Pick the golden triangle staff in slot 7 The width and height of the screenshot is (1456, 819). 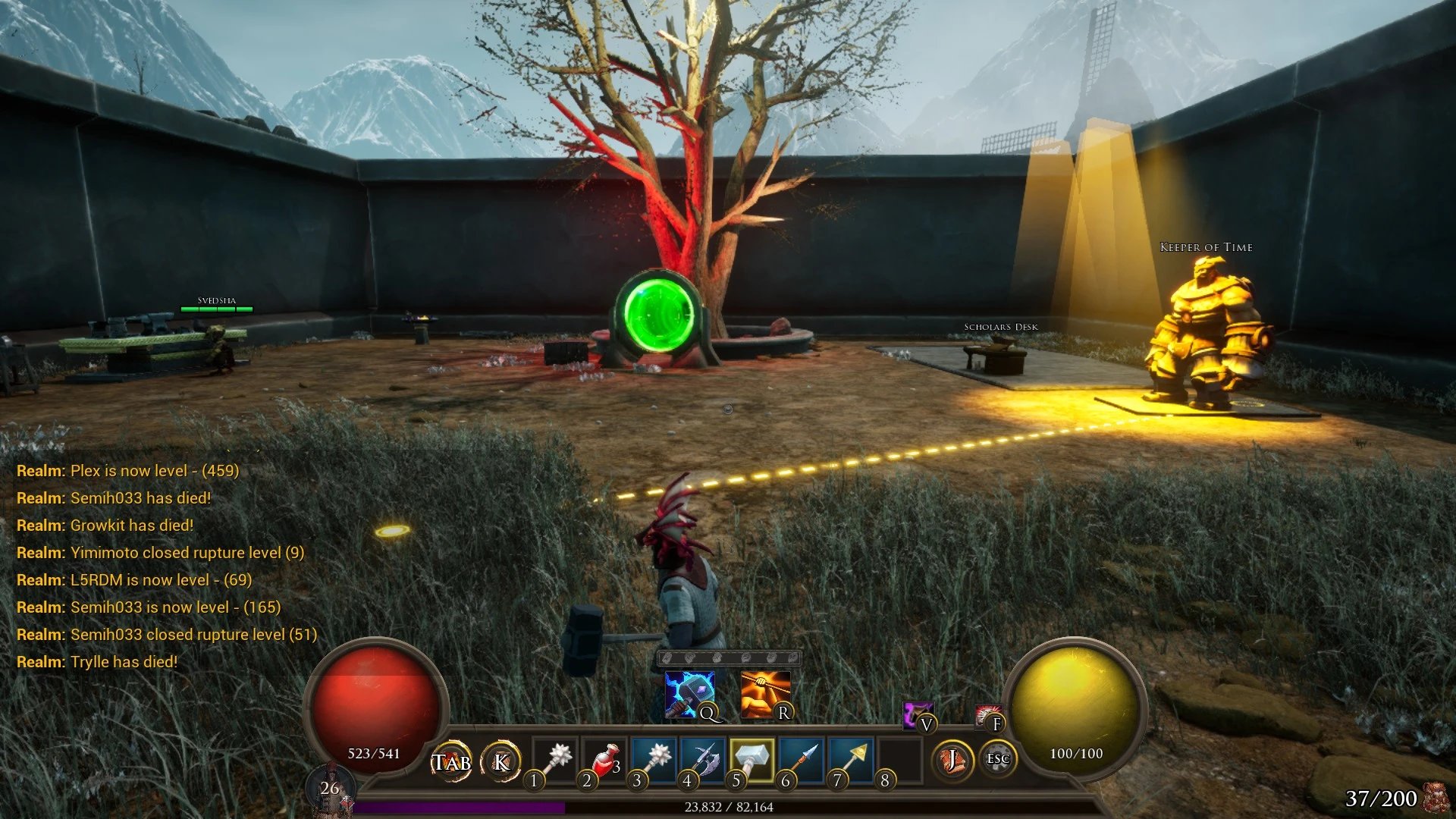point(850,760)
